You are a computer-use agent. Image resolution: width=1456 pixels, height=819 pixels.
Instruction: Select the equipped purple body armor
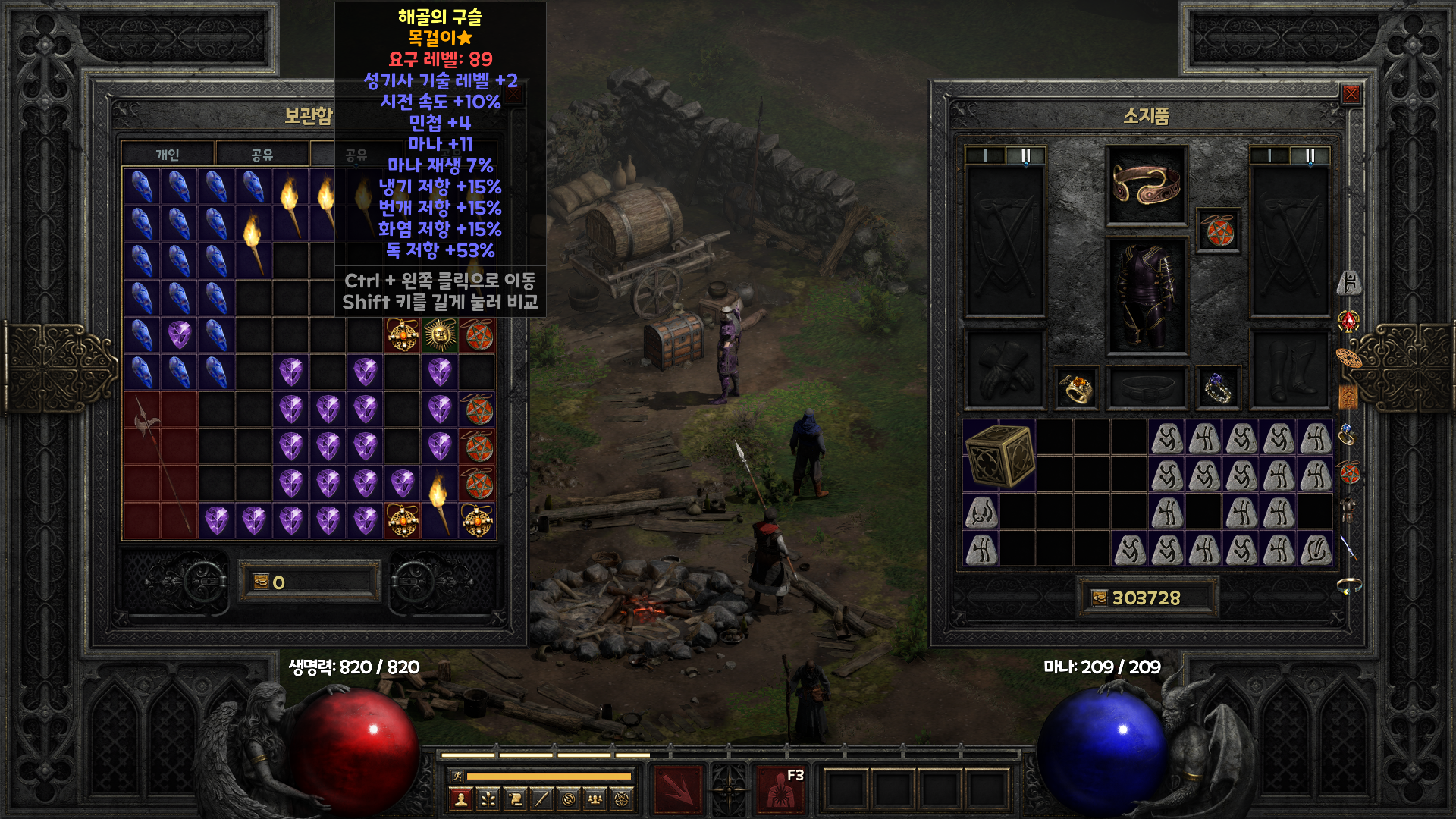(x=1147, y=297)
